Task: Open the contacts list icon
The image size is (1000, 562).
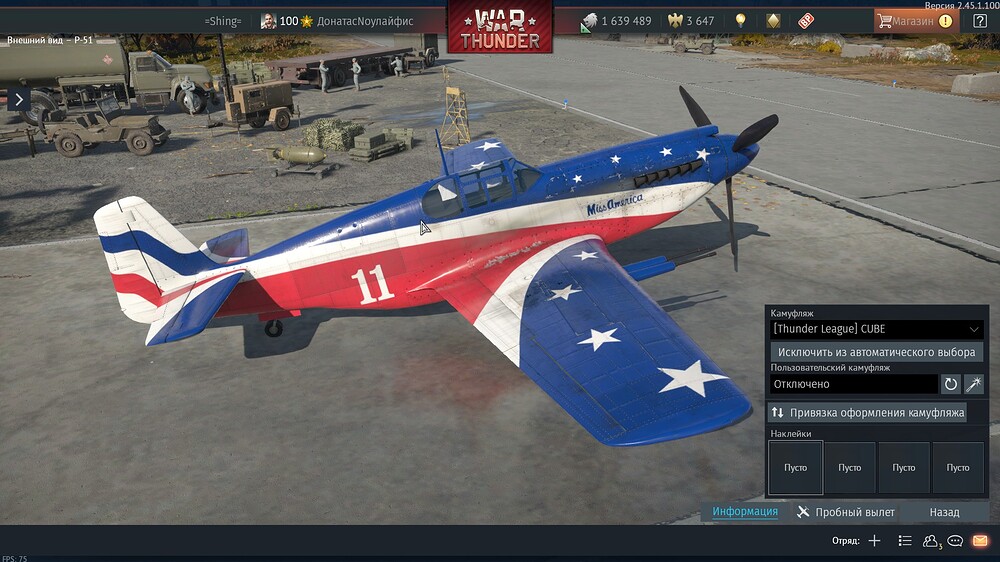Action: pyautogui.click(x=931, y=541)
